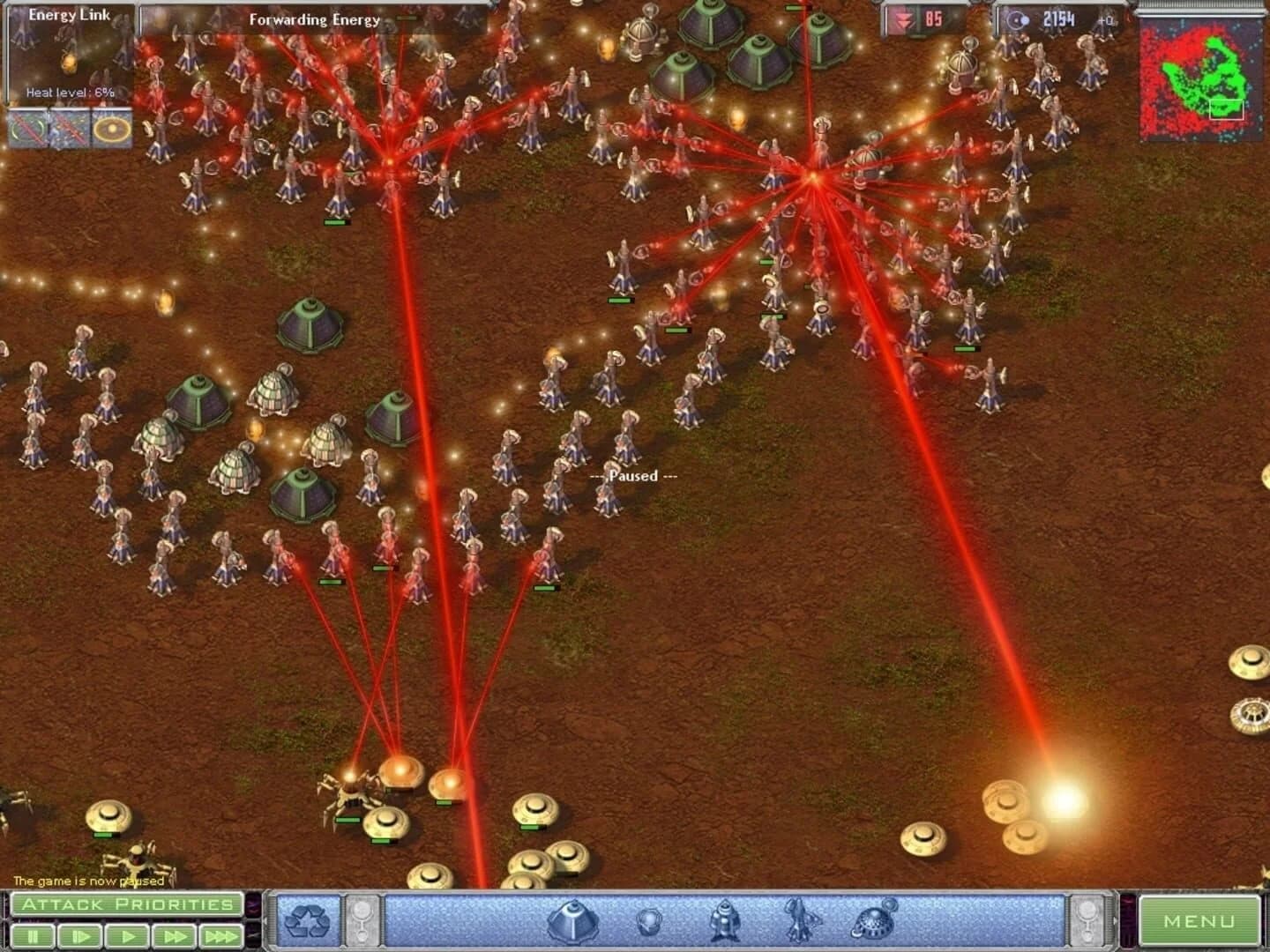
Task: Toggle the yellow energy aura ability icon
Action: pyautogui.click(x=110, y=129)
